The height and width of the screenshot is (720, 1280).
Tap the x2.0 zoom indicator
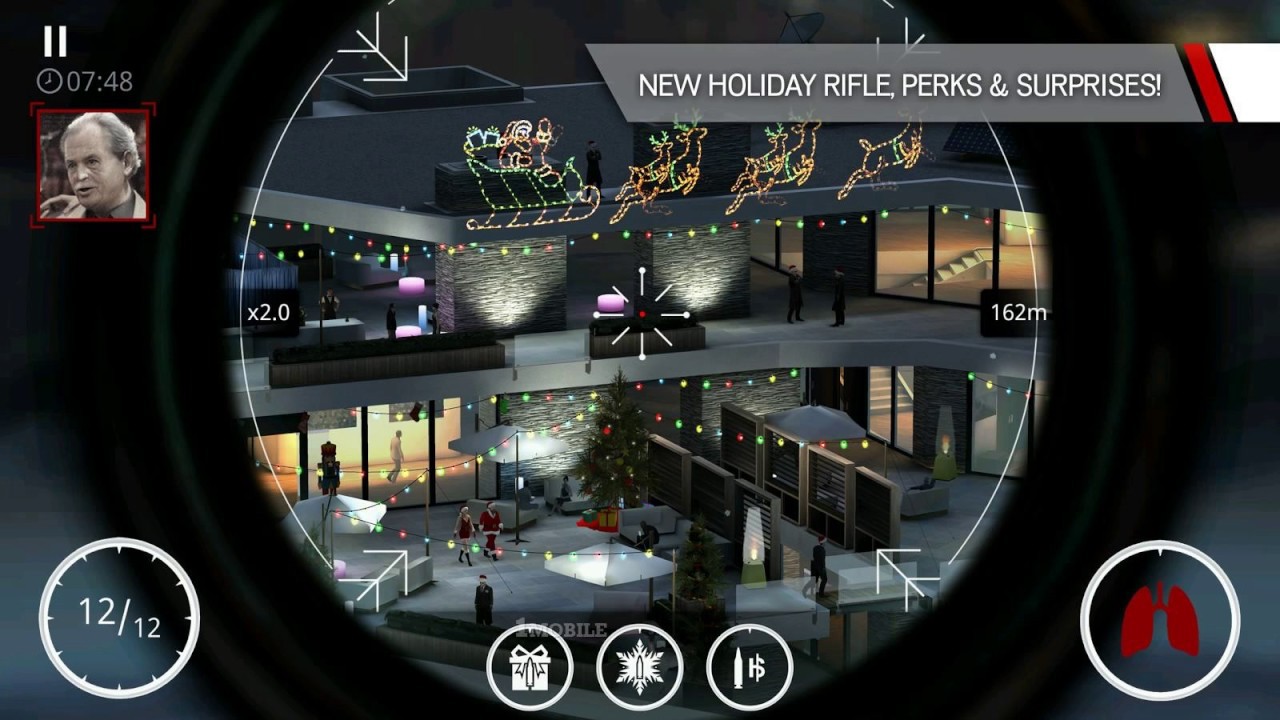click(262, 311)
